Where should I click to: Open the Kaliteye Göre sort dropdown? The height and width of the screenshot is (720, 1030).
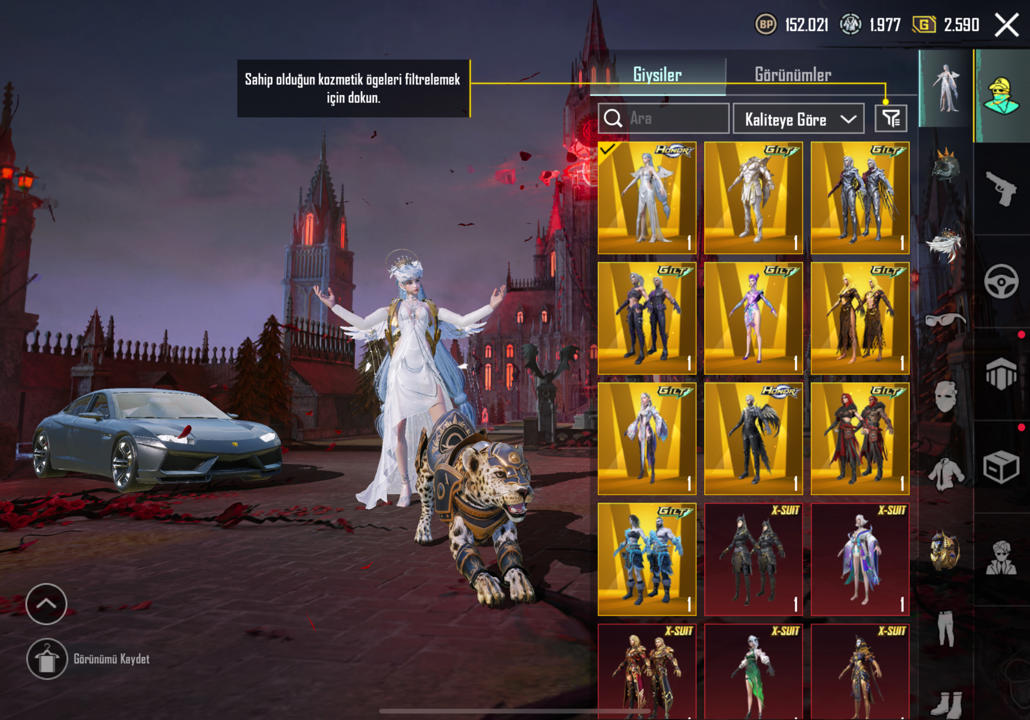point(798,119)
